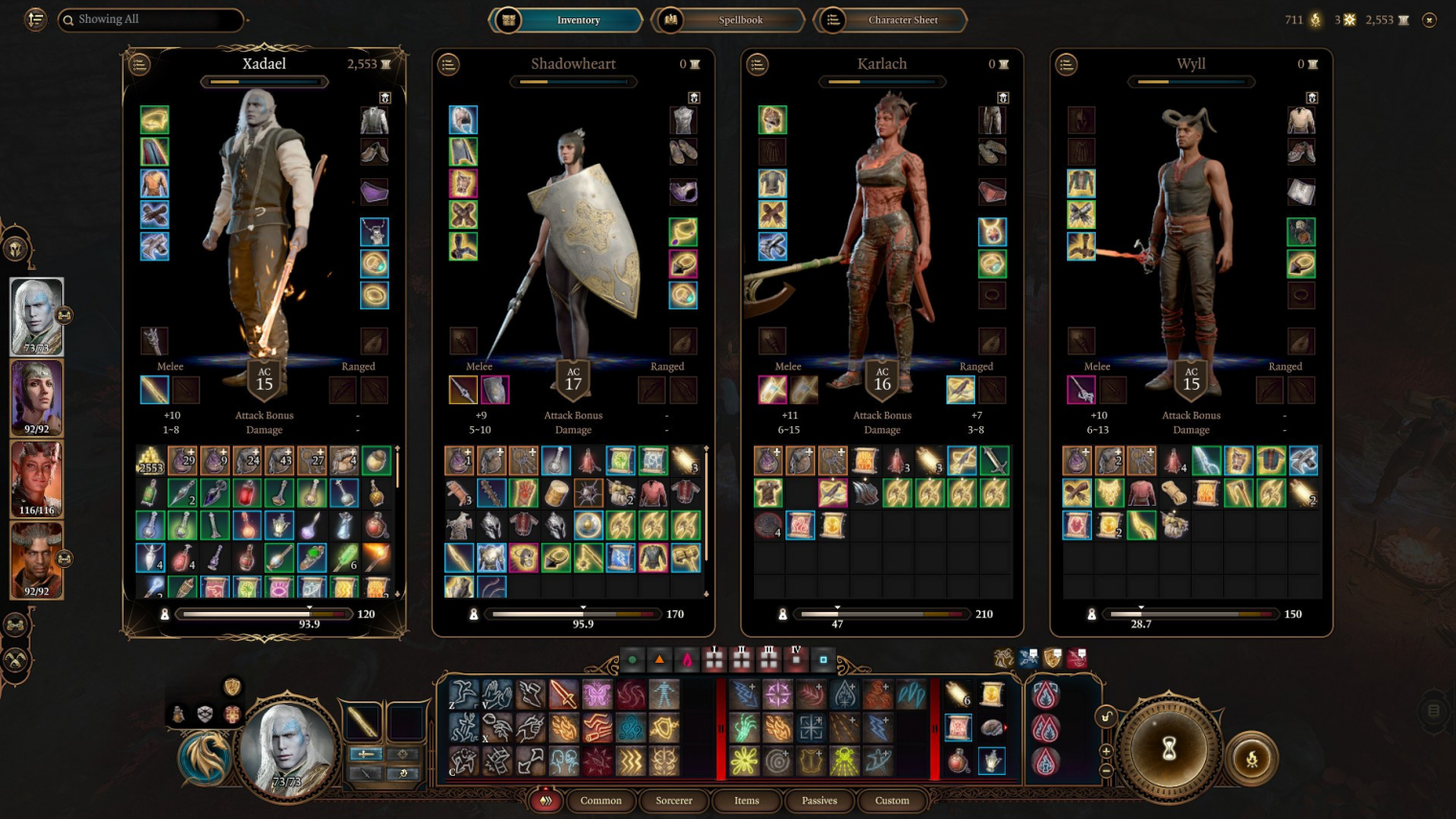Click the end turn hourglass button
Viewport: 1456px width, 819px height.
[1169, 750]
